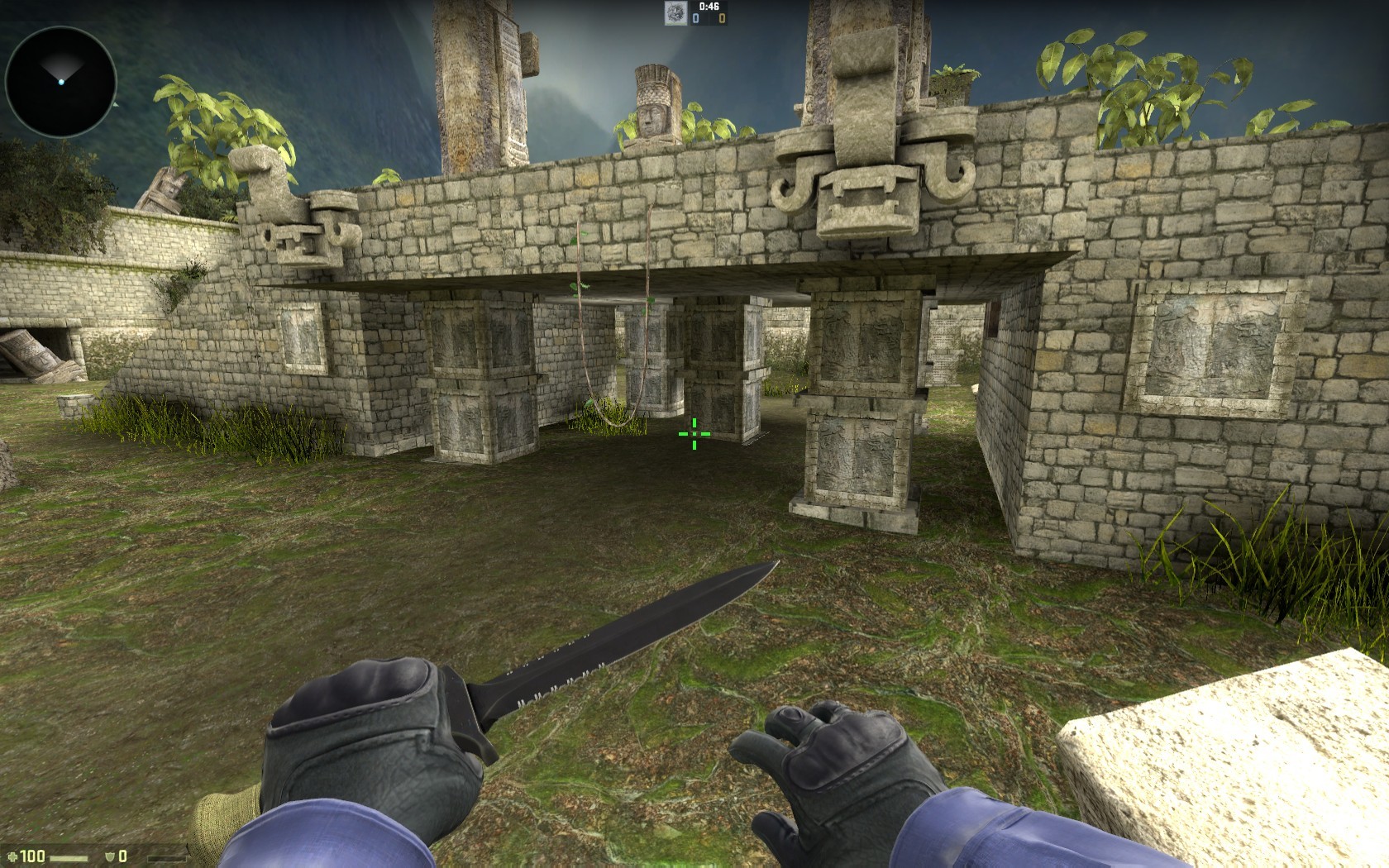The height and width of the screenshot is (868, 1389).
Task: Click the round timer showing 0:46
Action: (709, 7)
